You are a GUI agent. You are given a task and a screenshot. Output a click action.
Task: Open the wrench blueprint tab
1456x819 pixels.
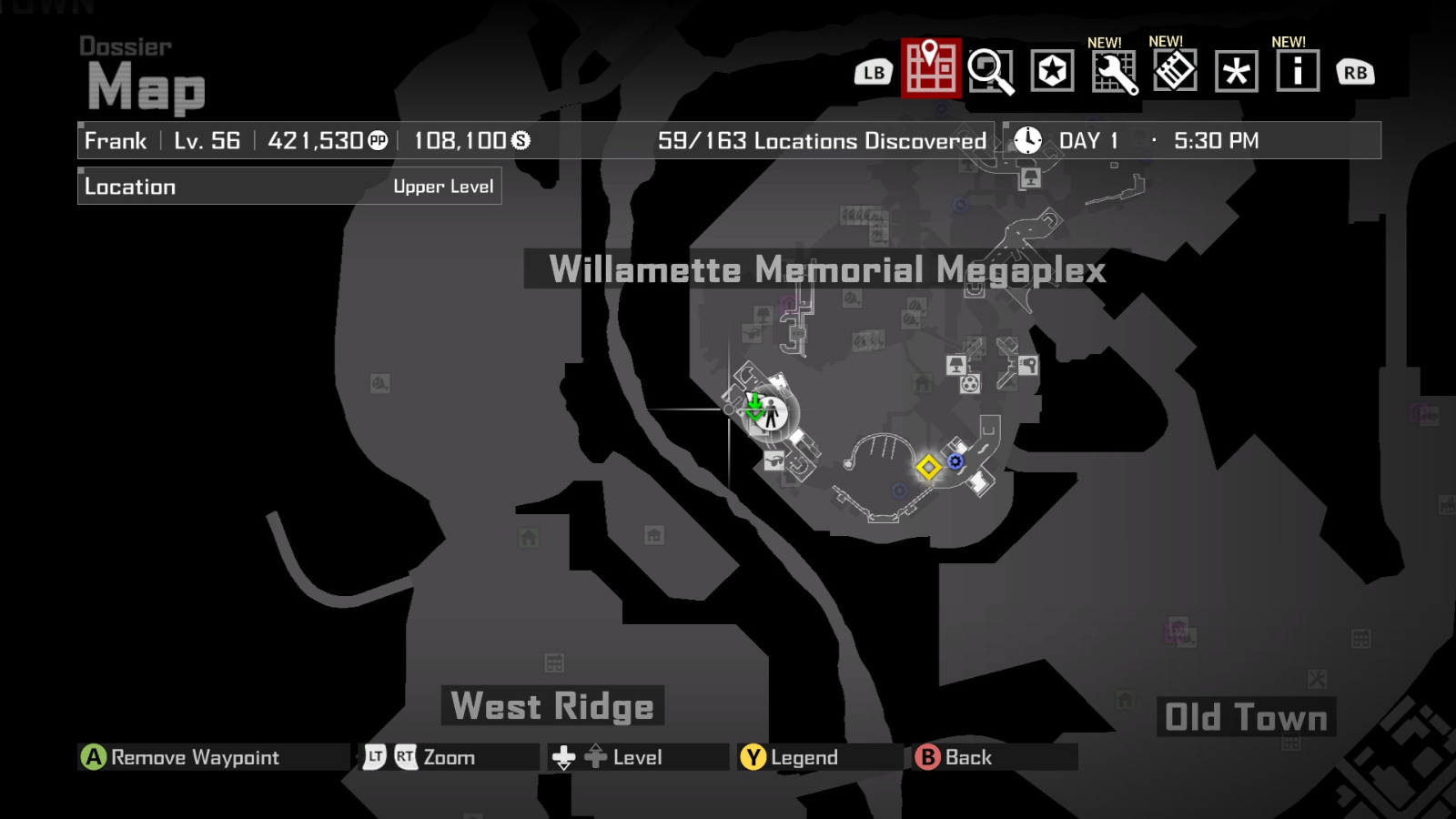click(1114, 72)
